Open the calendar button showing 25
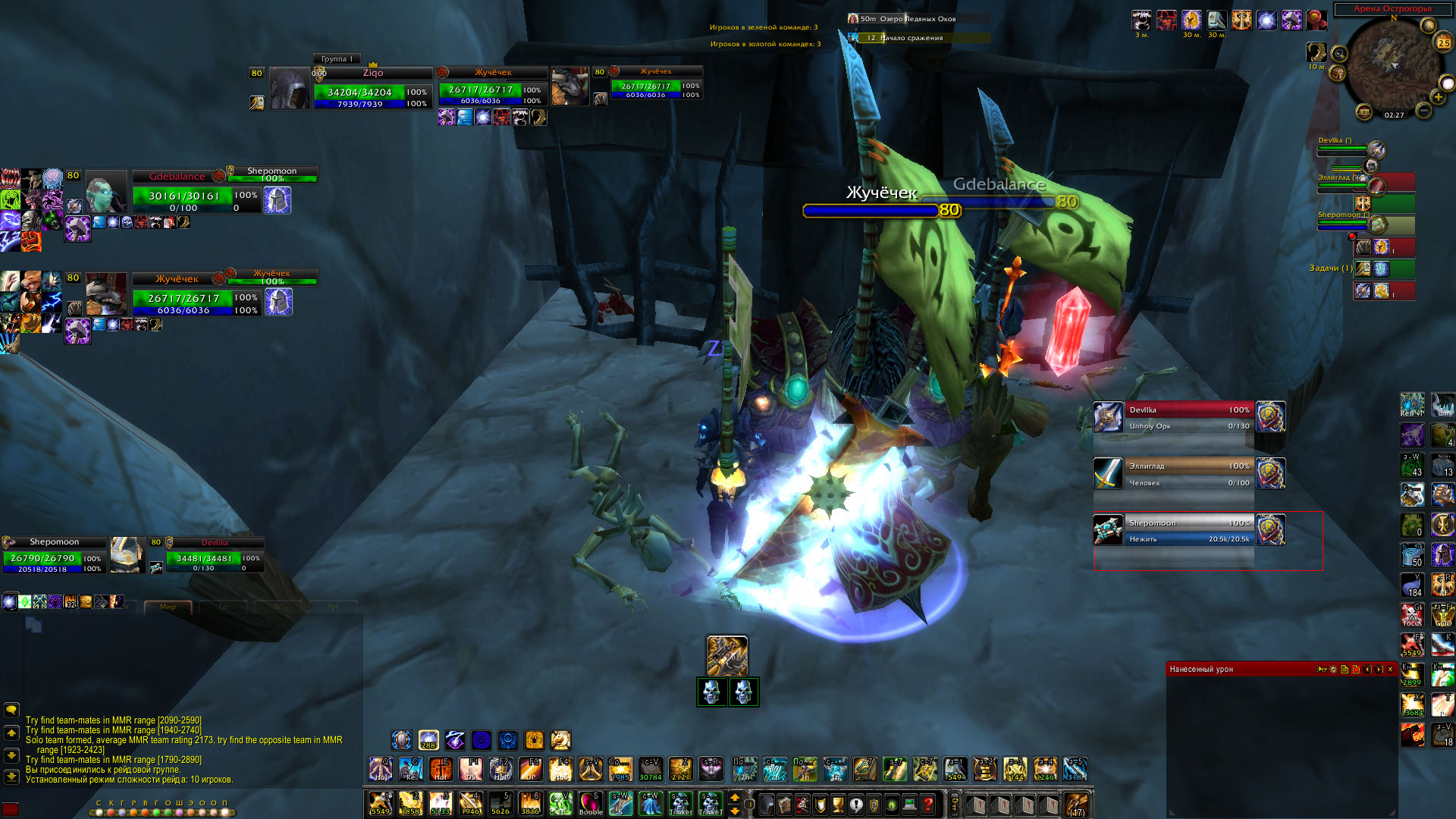 pos(1443,42)
